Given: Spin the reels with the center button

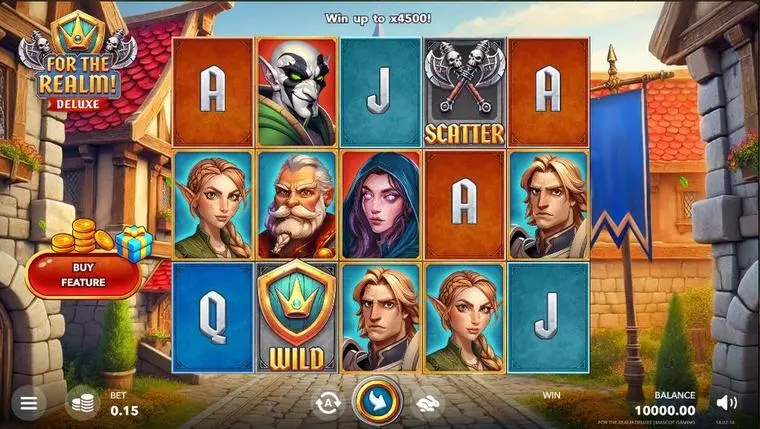Looking at the screenshot, I should (x=379, y=401).
